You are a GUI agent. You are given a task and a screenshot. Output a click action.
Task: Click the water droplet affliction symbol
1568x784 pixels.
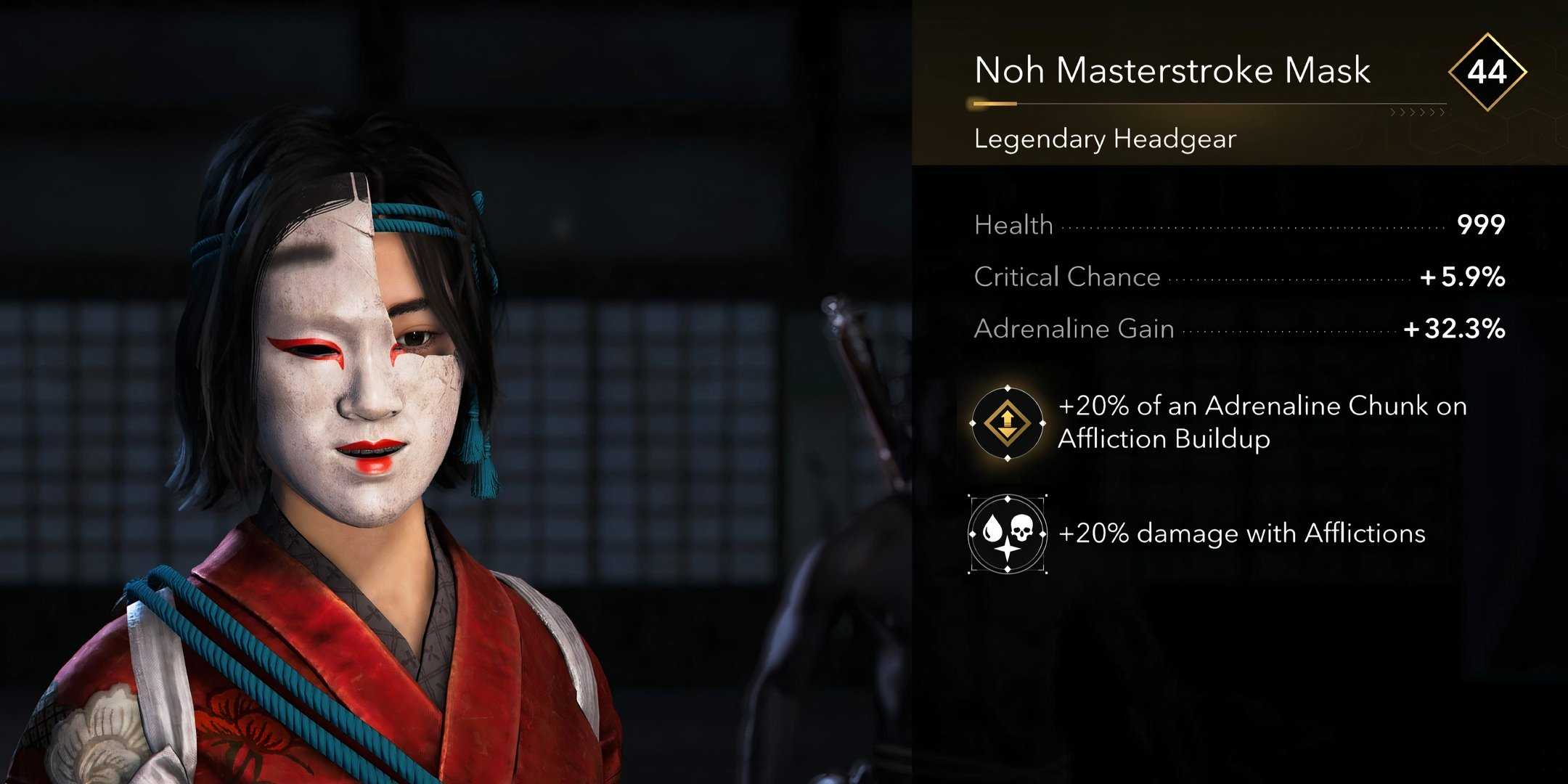click(994, 528)
